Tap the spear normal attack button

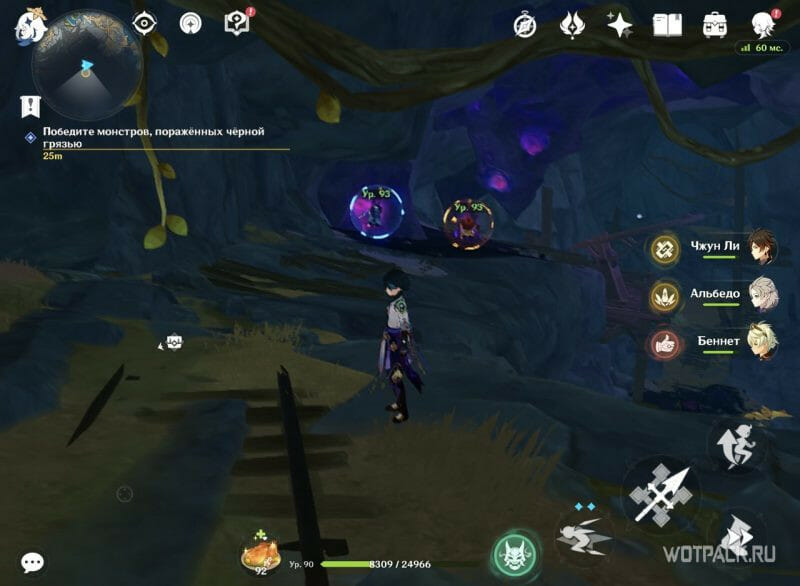661,494
